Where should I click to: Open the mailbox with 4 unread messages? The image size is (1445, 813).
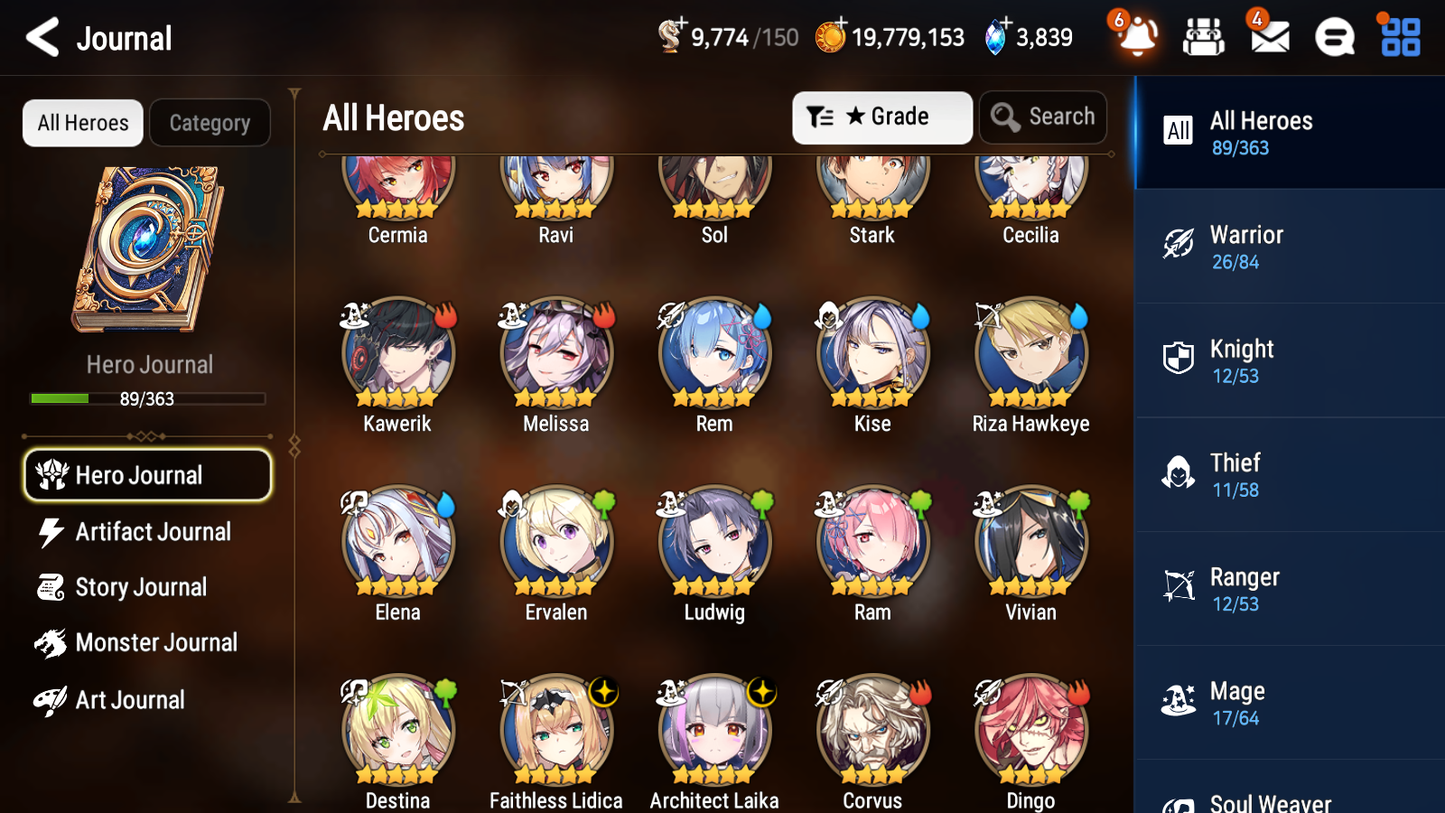point(1269,36)
